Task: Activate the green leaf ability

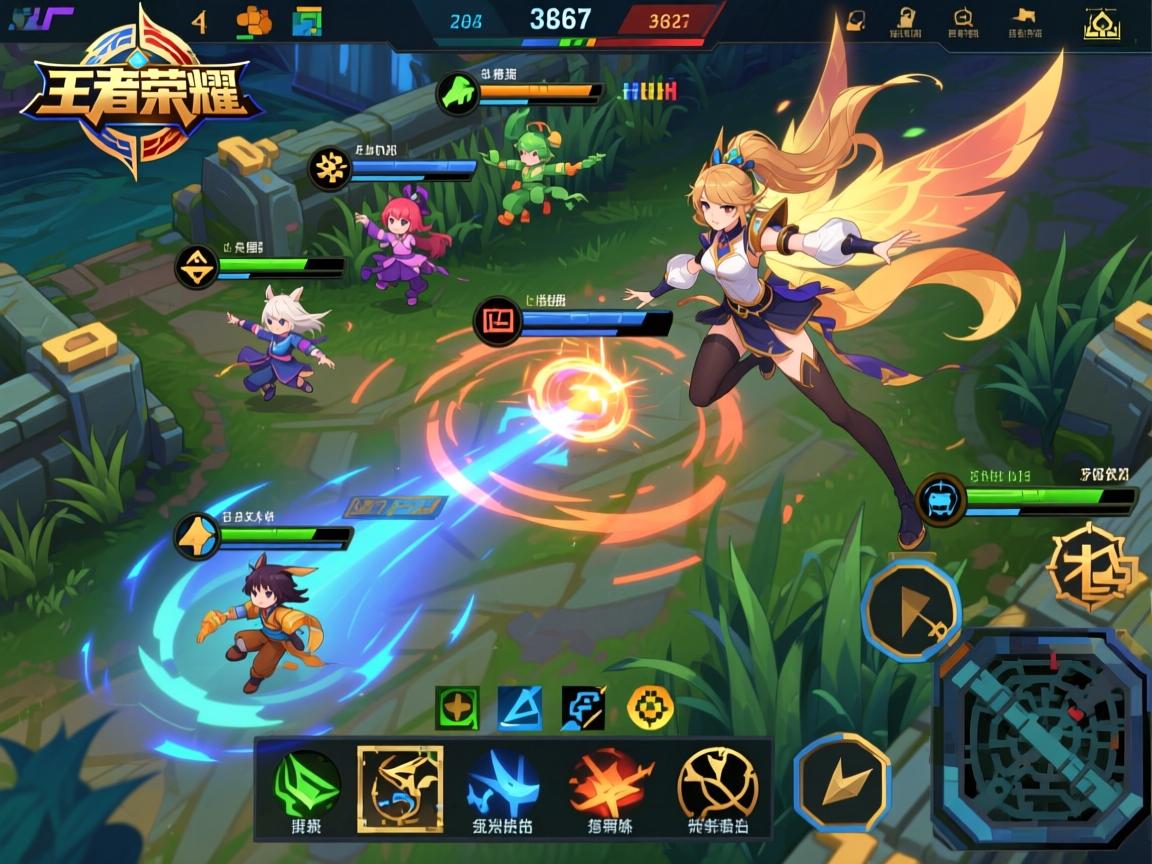Action: pyautogui.click(x=307, y=784)
